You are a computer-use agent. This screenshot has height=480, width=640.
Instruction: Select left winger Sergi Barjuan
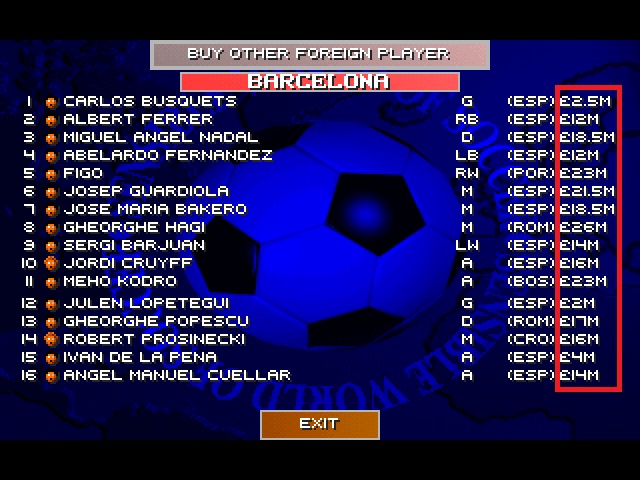tap(135, 245)
